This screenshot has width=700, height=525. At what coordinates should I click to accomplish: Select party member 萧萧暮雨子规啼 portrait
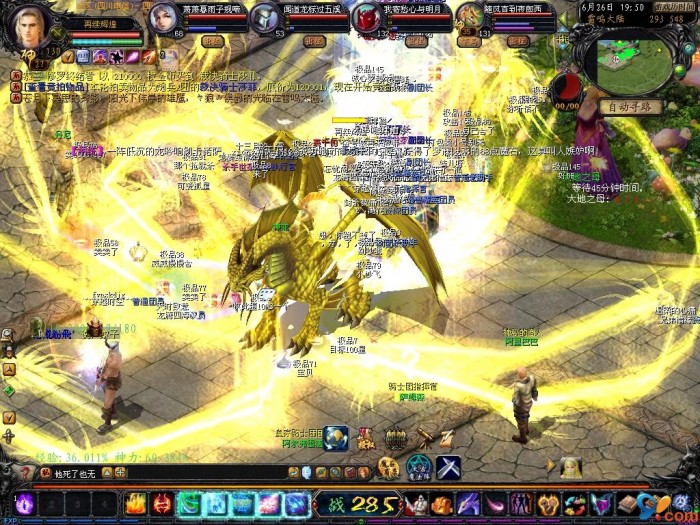pos(164,17)
